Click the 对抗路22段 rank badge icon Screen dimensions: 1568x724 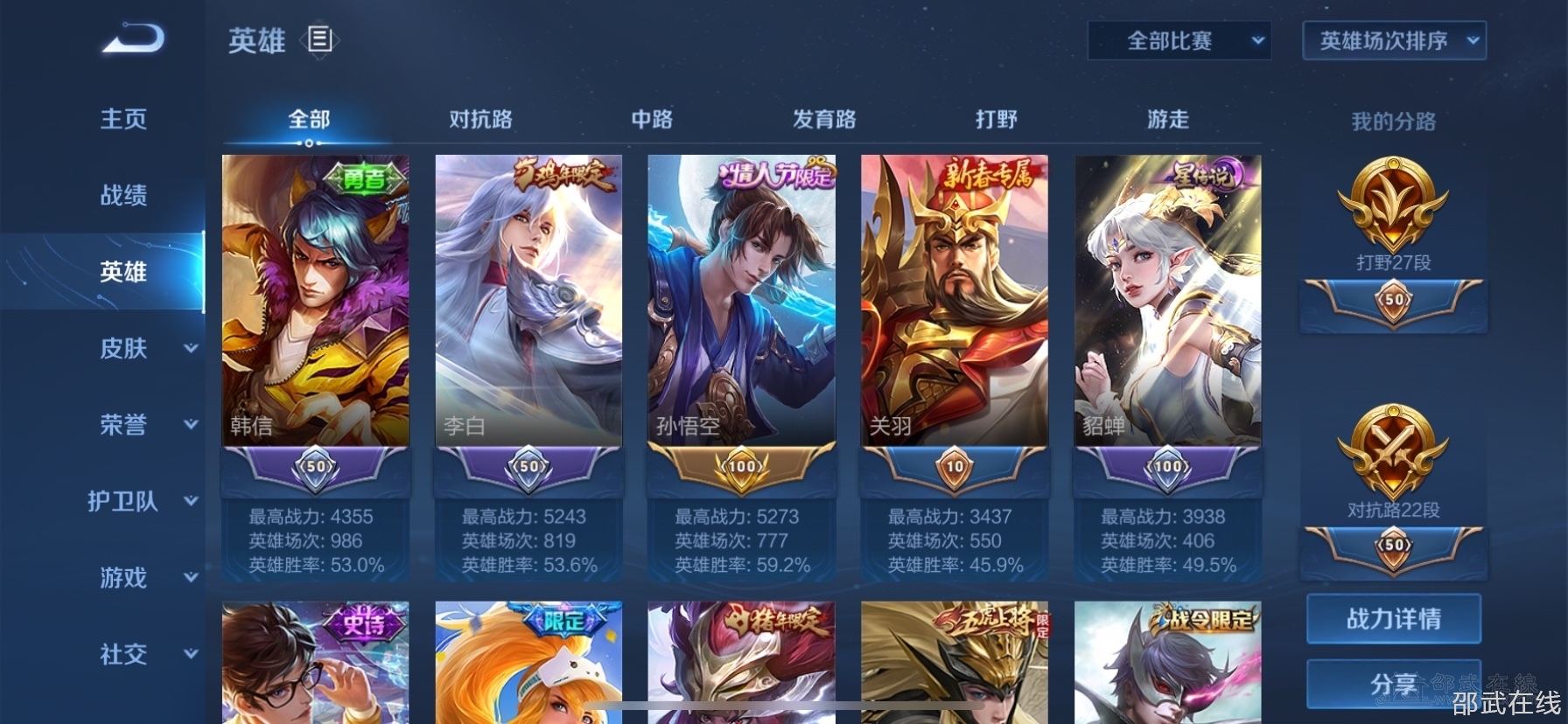coord(1393,450)
